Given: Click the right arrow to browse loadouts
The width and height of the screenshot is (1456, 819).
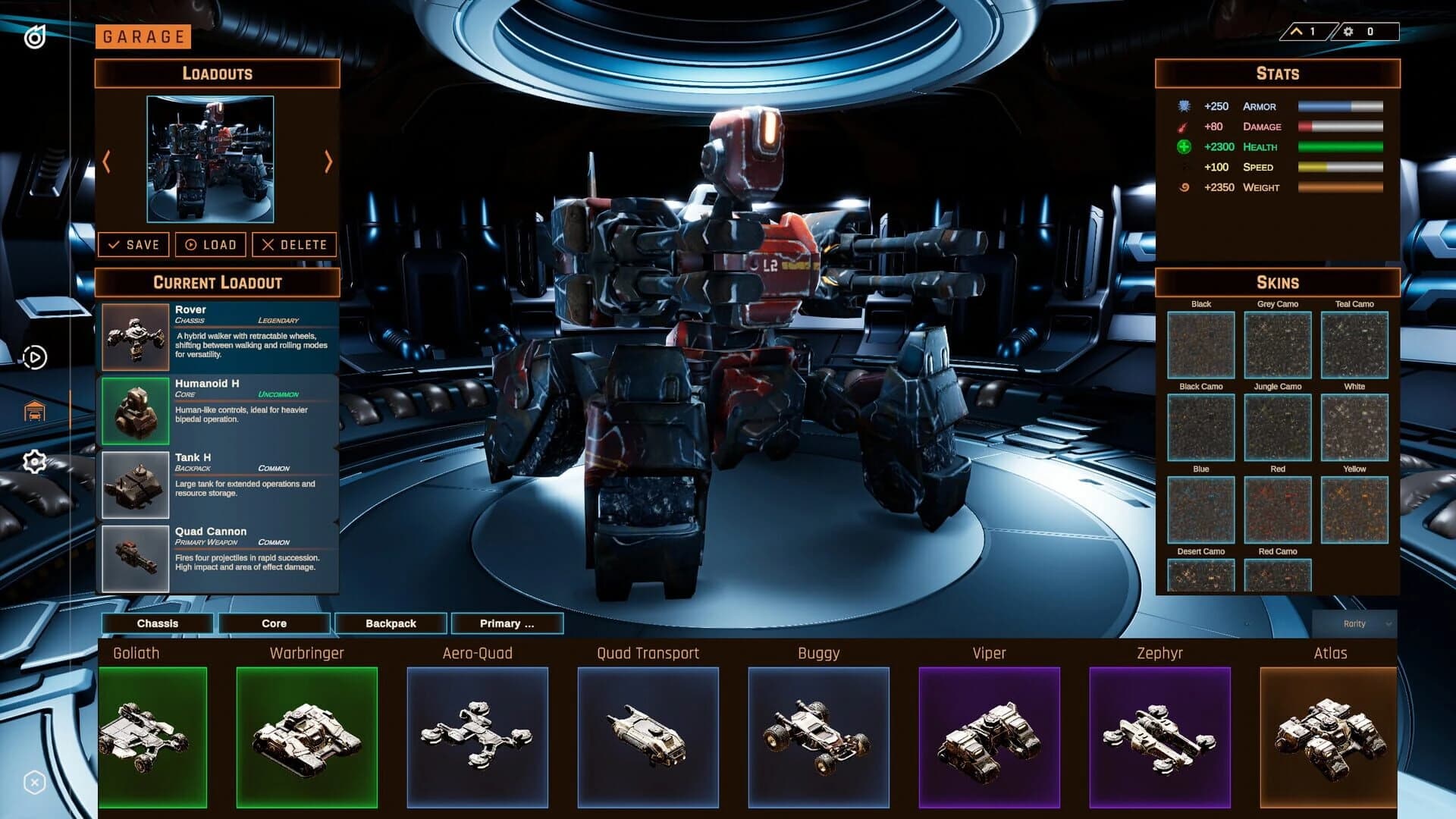Looking at the screenshot, I should 328,161.
